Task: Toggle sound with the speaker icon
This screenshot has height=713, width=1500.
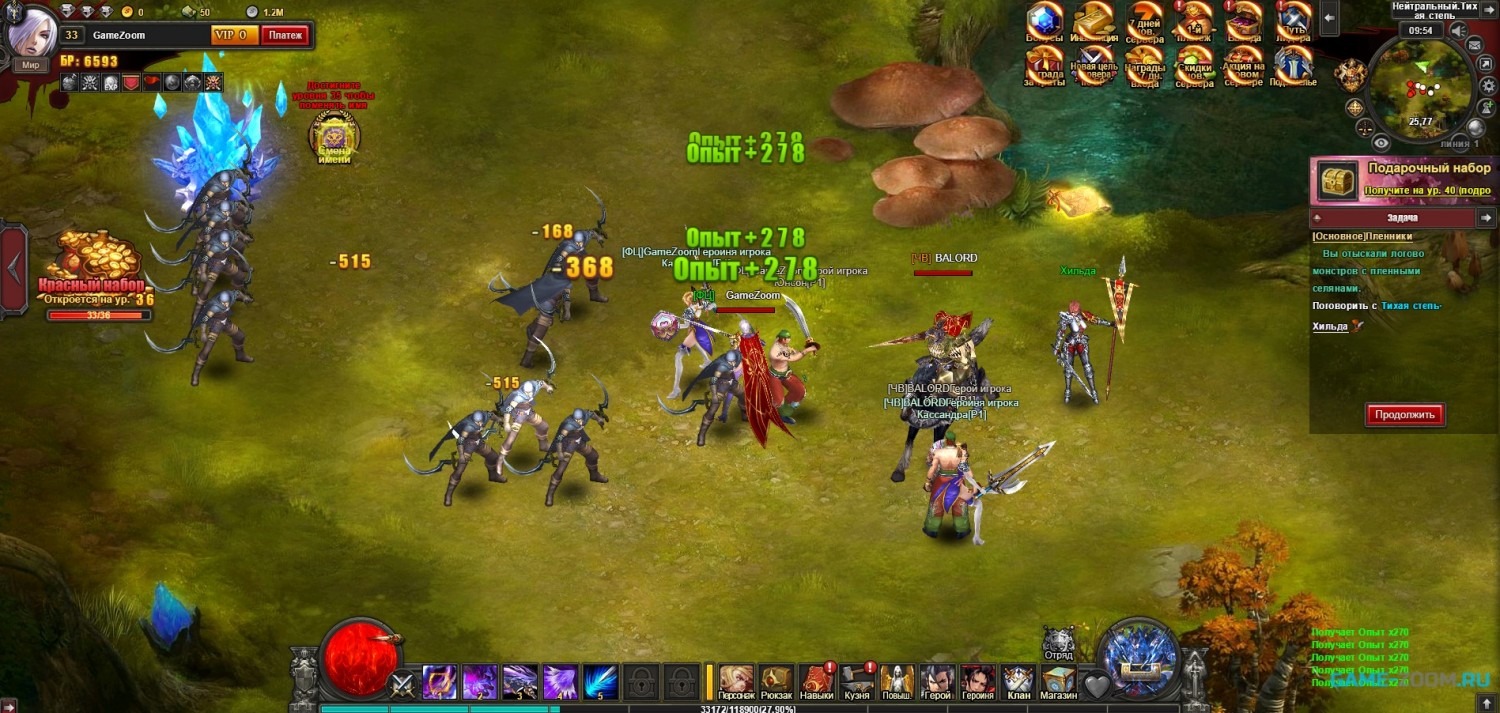Action: click(x=1459, y=31)
